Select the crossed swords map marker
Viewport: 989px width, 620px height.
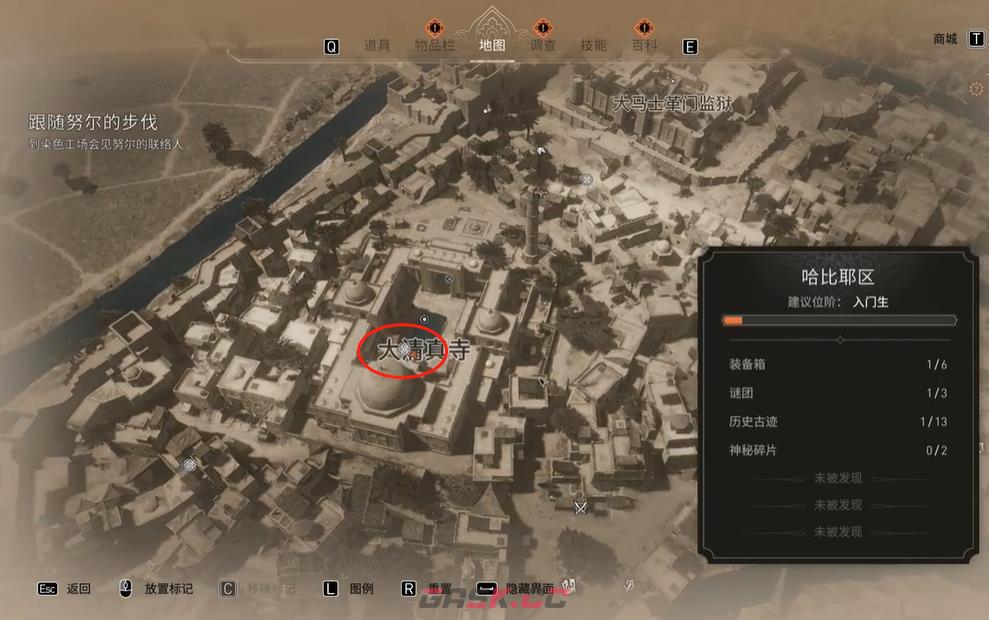tap(580, 507)
